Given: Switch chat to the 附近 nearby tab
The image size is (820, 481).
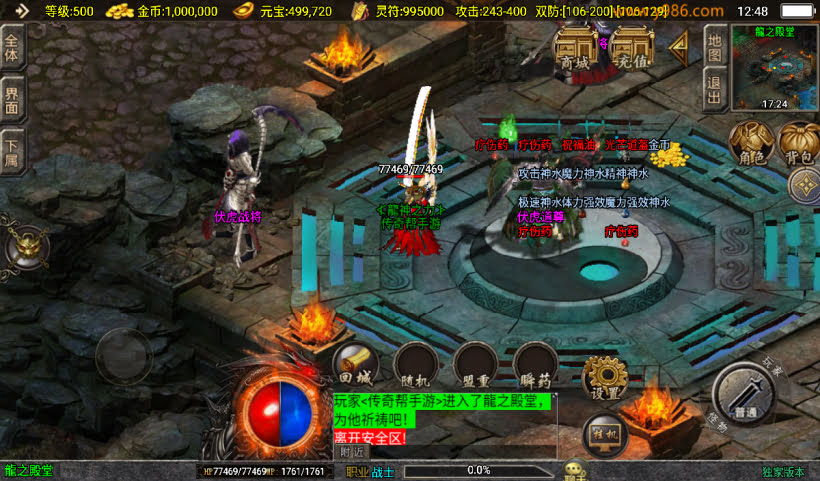Looking at the screenshot, I should (x=351, y=453).
